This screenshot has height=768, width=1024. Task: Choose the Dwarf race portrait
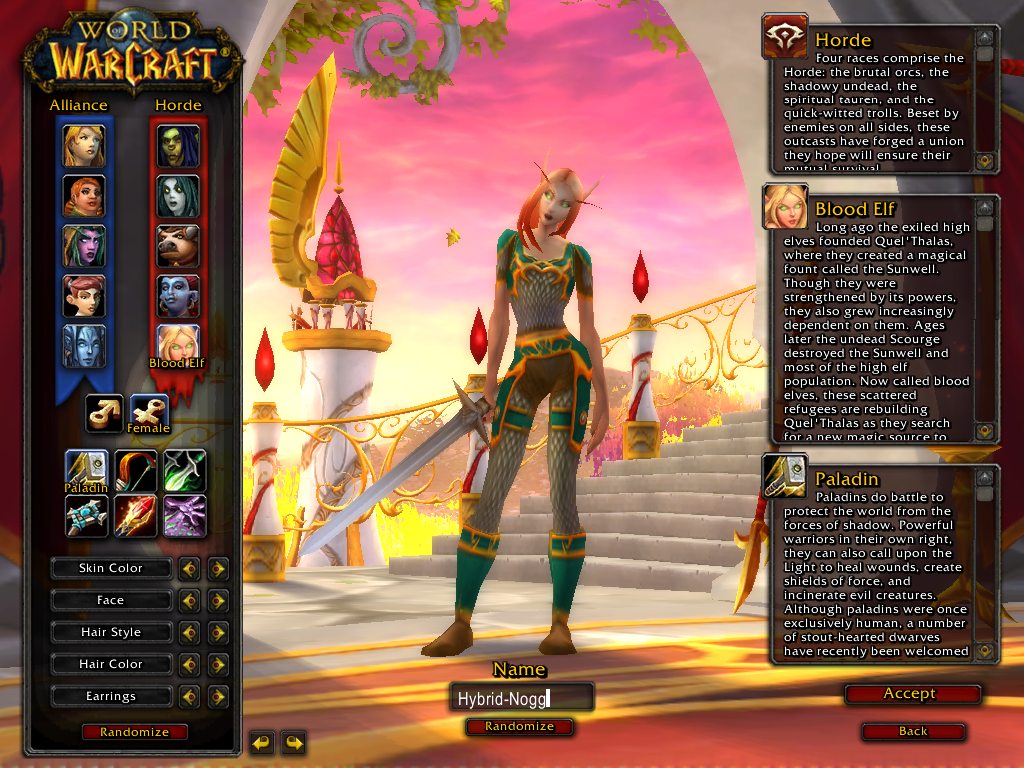[84, 196]
